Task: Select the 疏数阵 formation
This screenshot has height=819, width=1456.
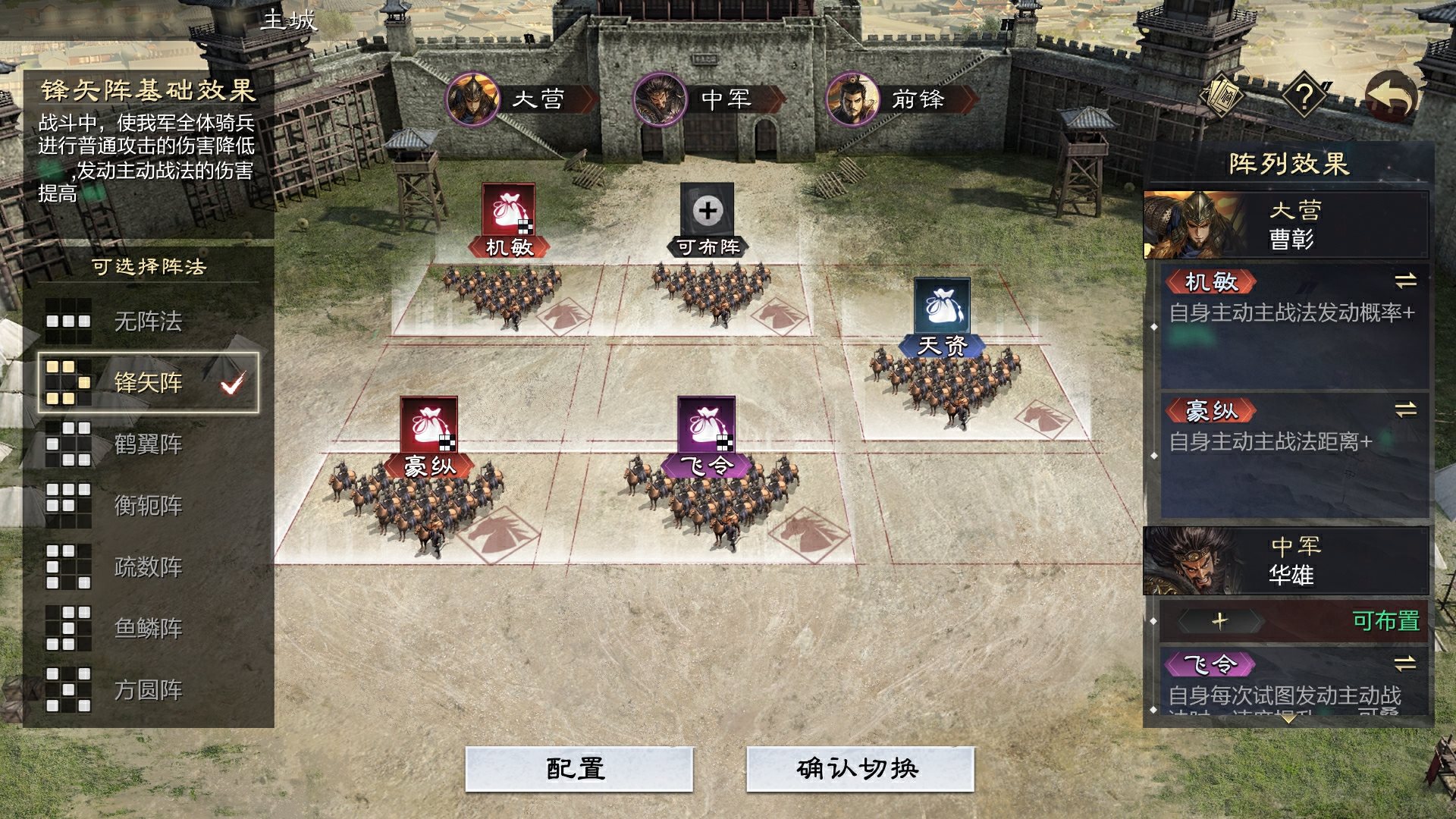Action: pyautogui.click(x=148, y=566)
